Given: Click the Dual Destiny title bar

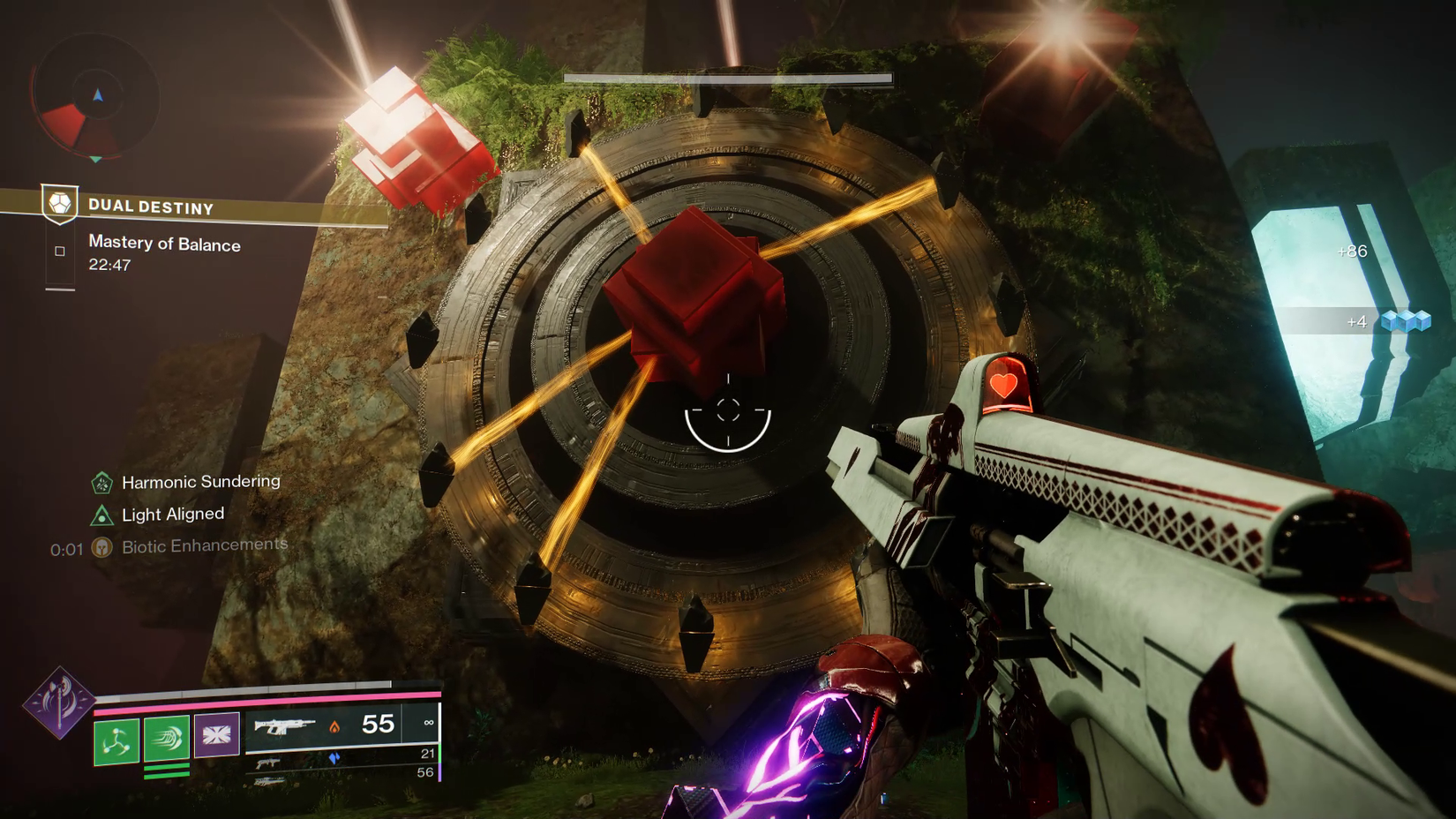Looking at the screenshot, I should click(150, 206).
